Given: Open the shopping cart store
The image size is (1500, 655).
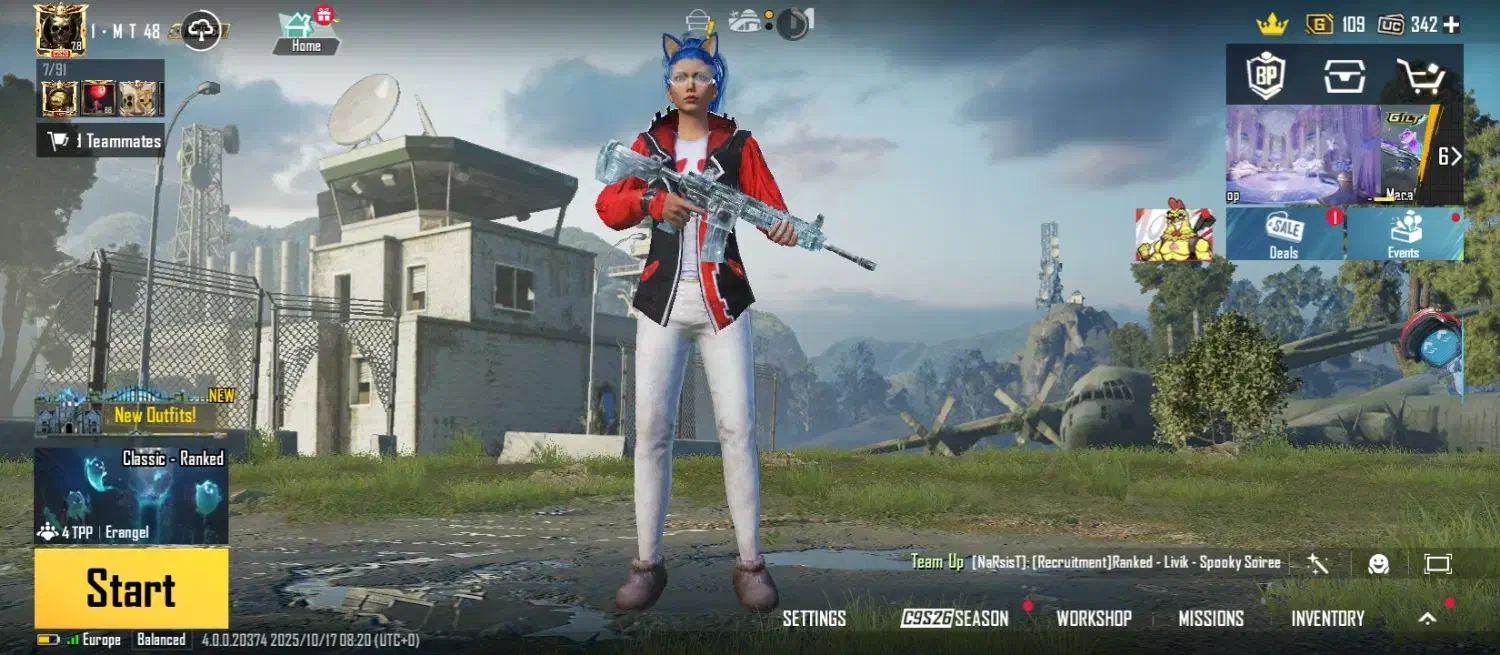Looking at the screenshot, I should 1422,75.
